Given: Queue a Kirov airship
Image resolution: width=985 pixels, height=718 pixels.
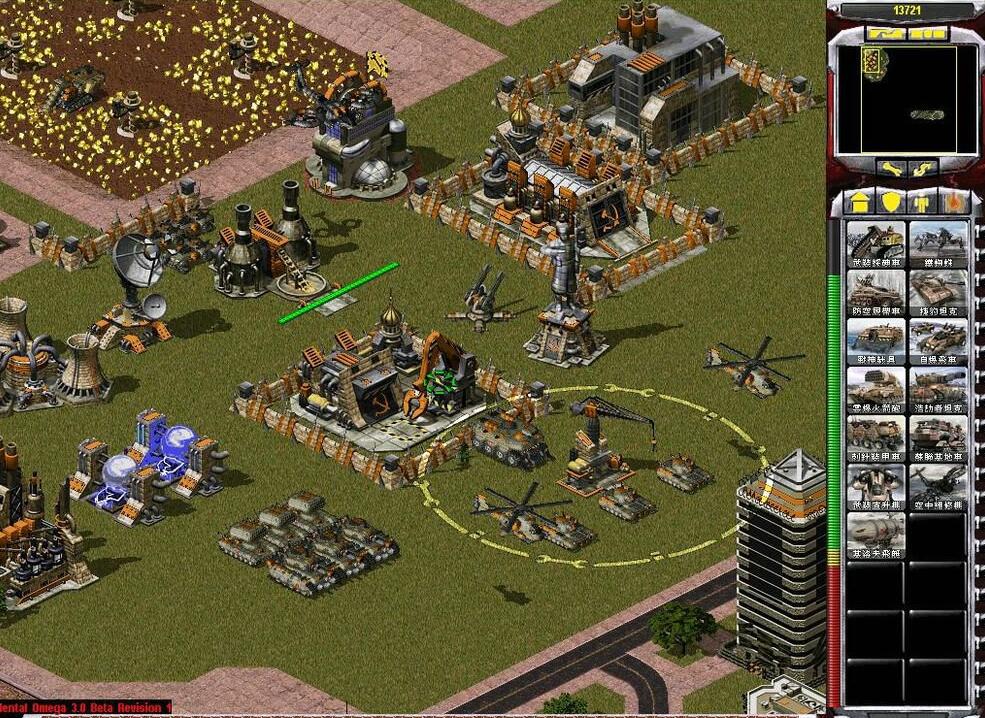Looking at the screenshot, I should 875,535.
